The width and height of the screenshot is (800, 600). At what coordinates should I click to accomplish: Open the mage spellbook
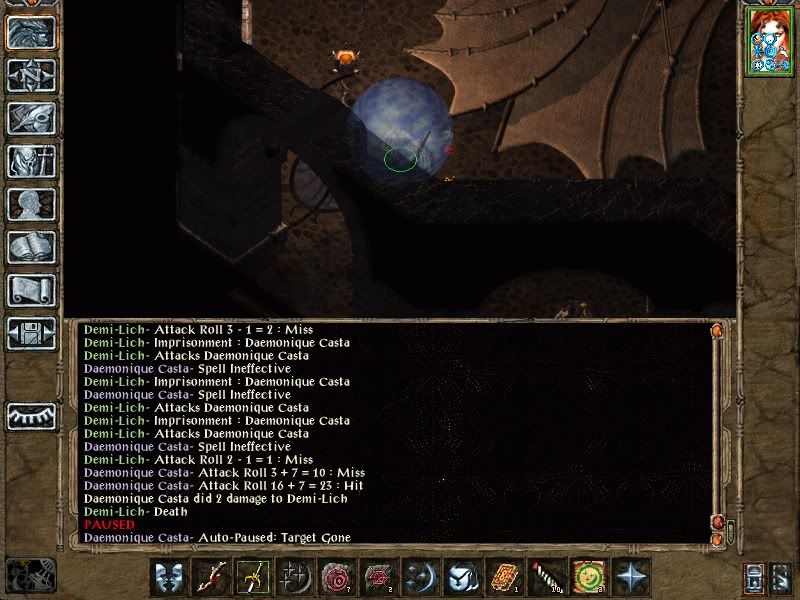pyautogui.click(x=31, y=247)
